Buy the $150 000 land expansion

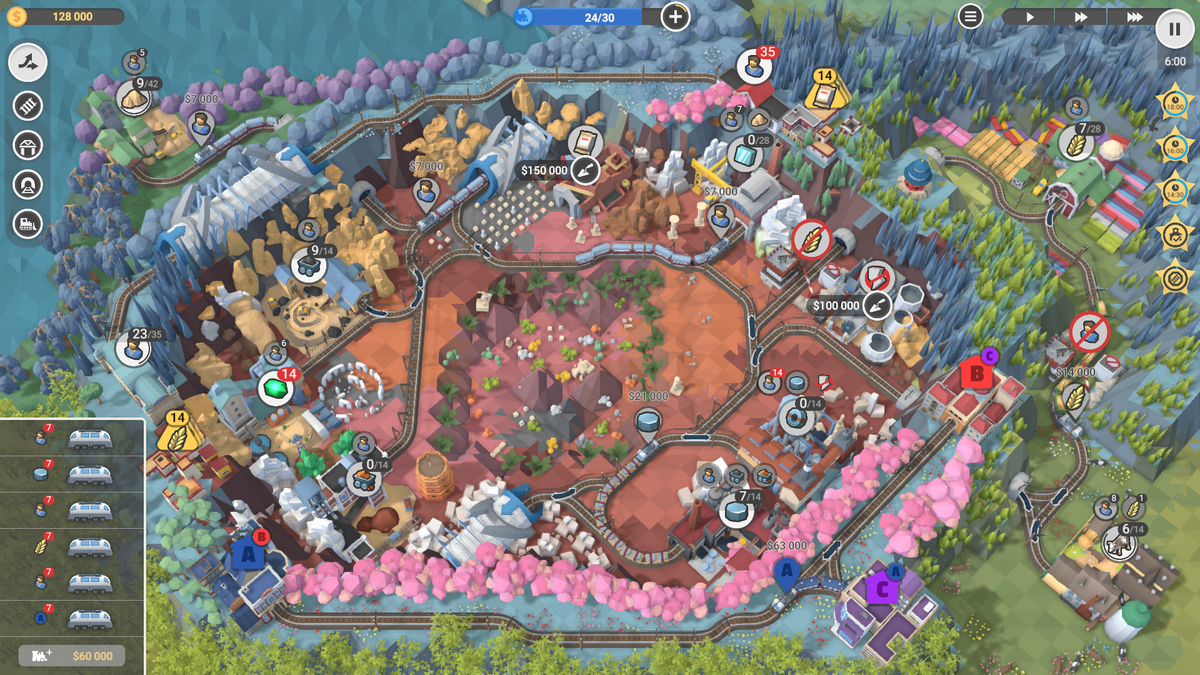(x=585, y=170)
